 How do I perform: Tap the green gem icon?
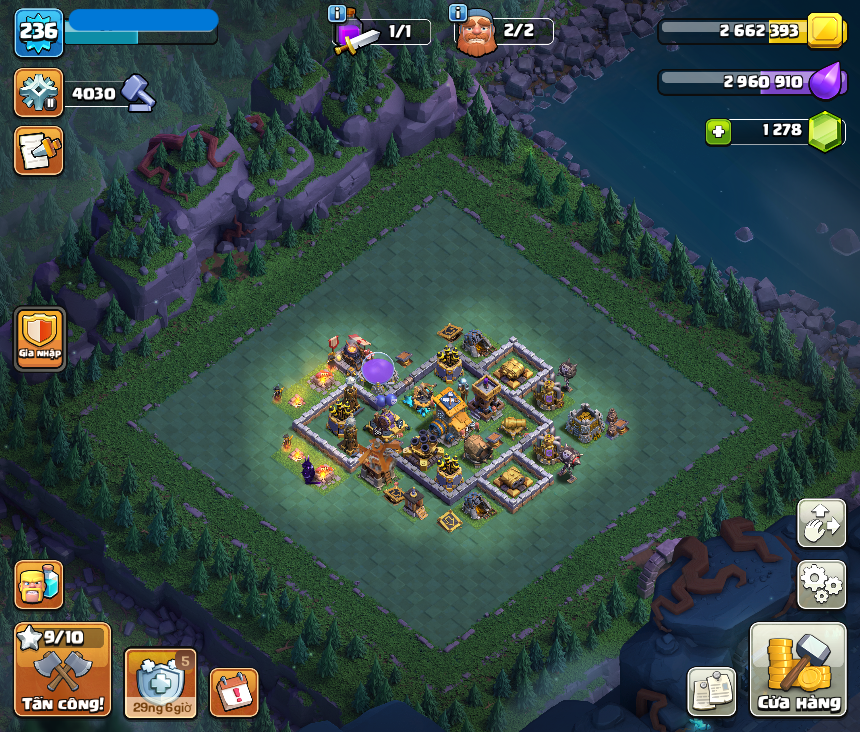[x=826, y=131]
